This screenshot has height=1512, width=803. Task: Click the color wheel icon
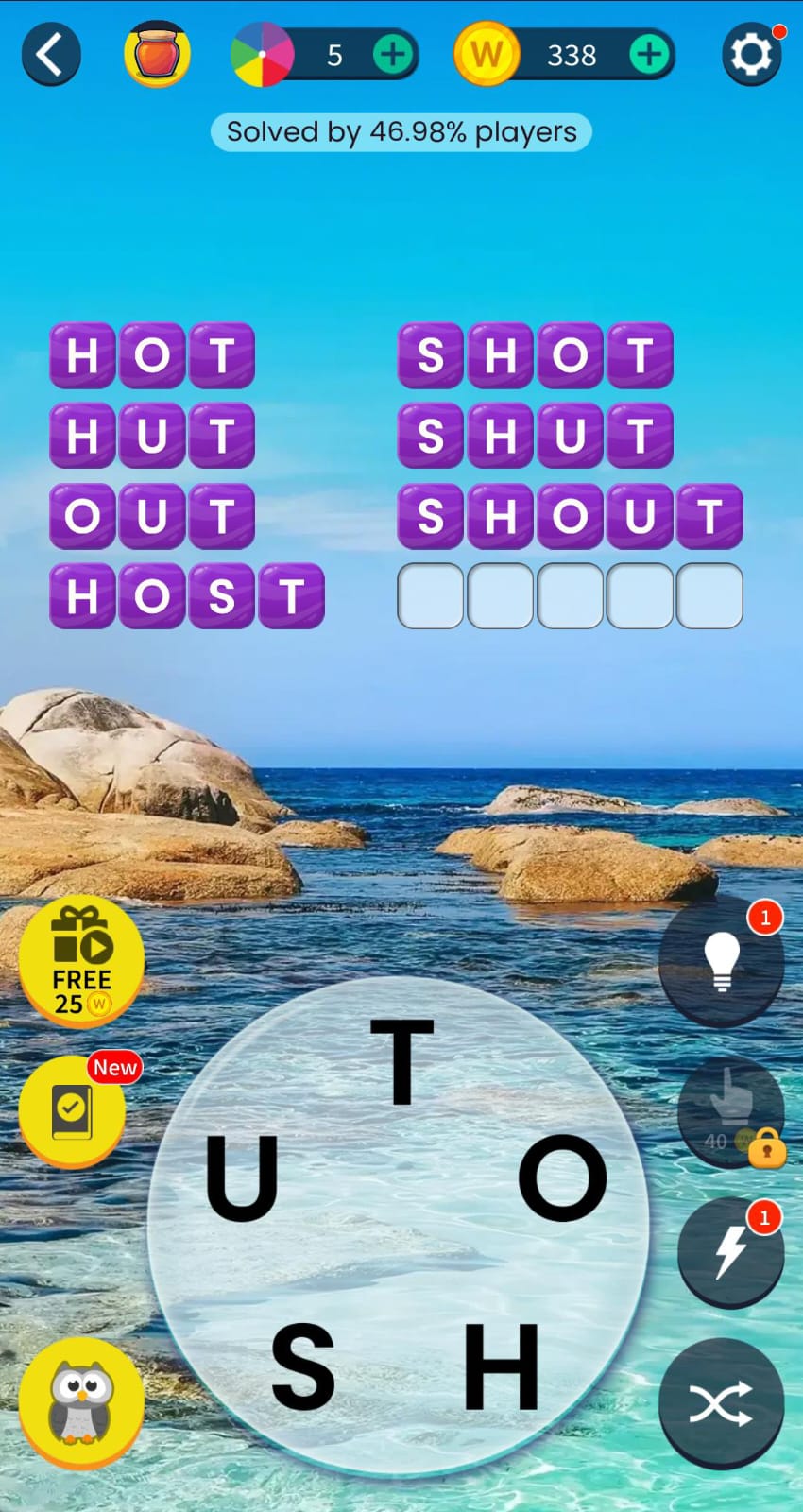(x=262, y=55)
